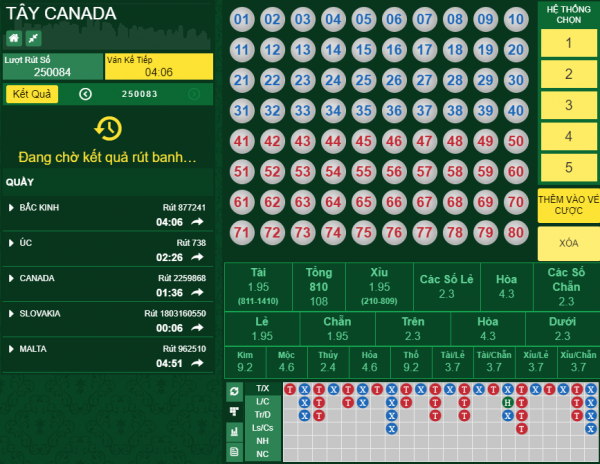Viewport: 600px width, 464px height.
Task: Place bet on Chẵn
Action: [x=337, y=329]
